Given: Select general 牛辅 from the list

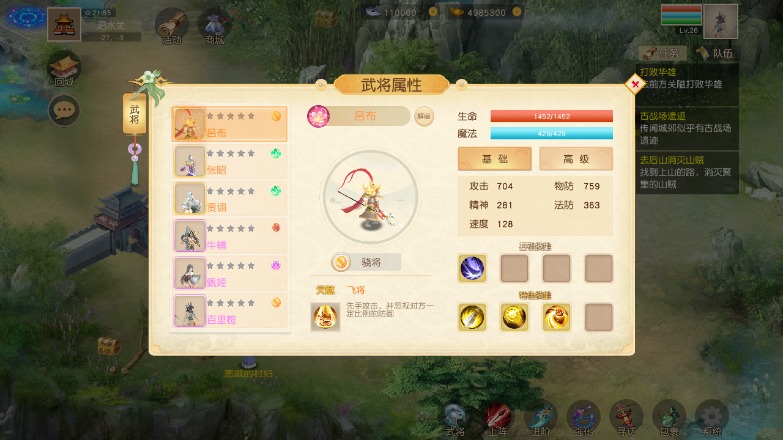Looking at the screenshot, I should point(230,236).
